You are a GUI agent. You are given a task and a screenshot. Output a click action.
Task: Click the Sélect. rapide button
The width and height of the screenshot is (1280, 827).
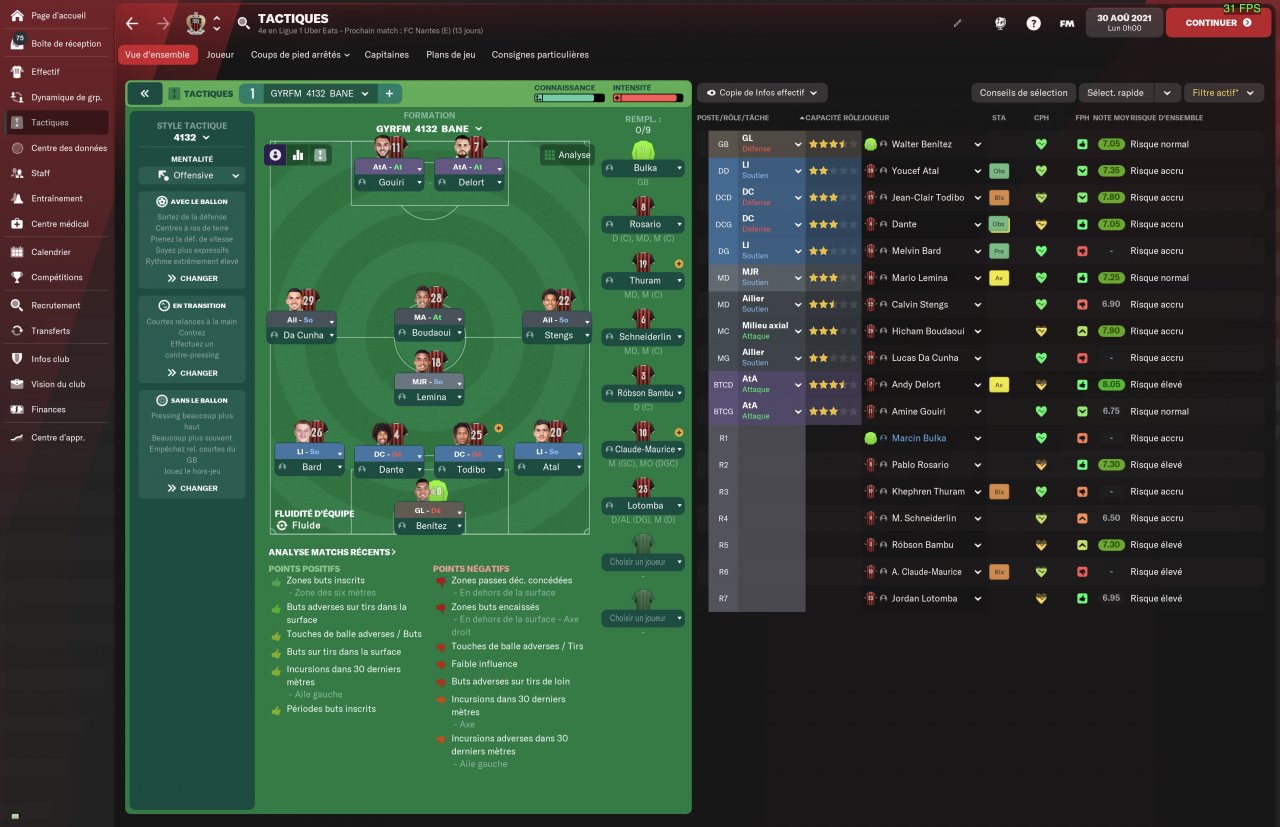click(1115, 93)
